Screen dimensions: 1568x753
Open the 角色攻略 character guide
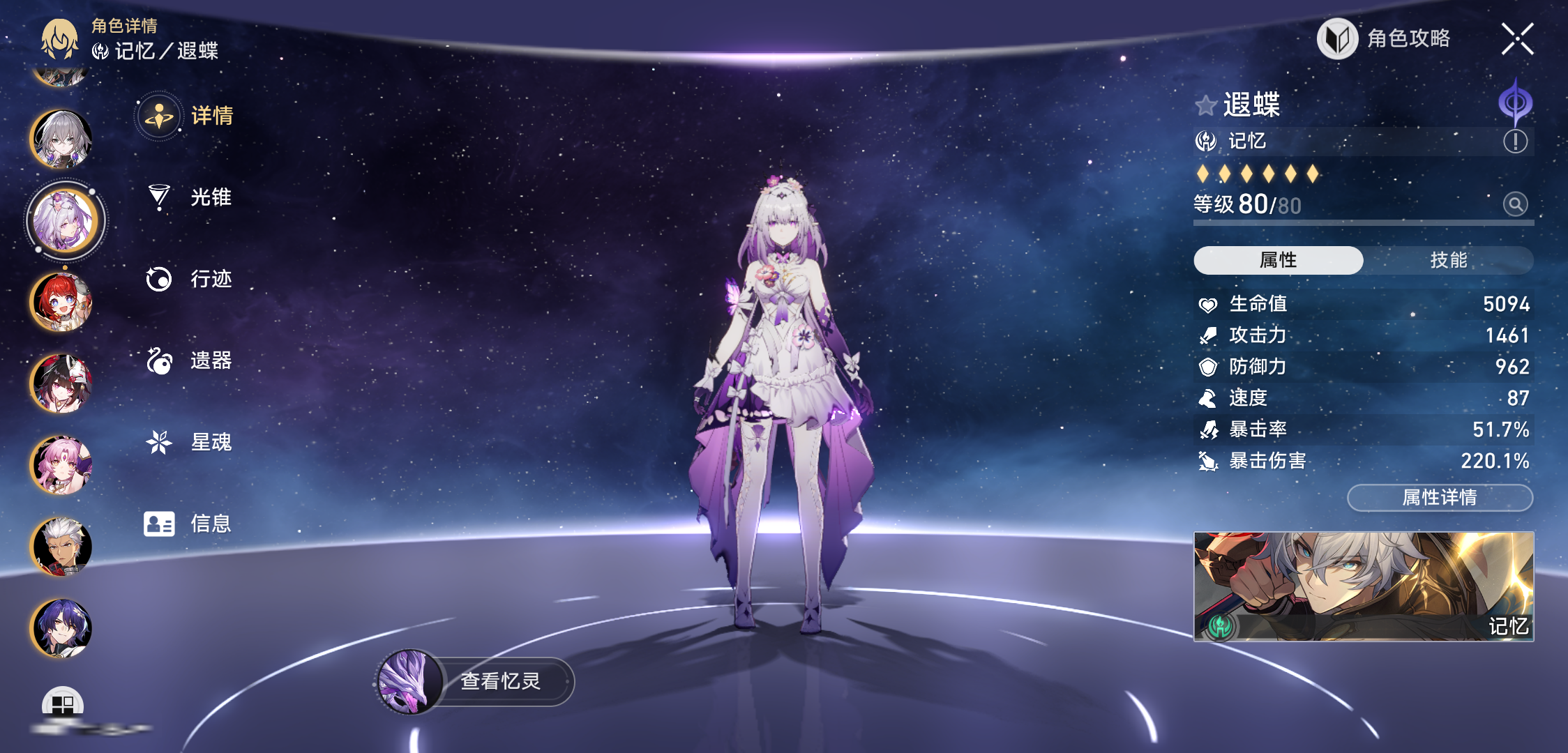click(1385, 39)
